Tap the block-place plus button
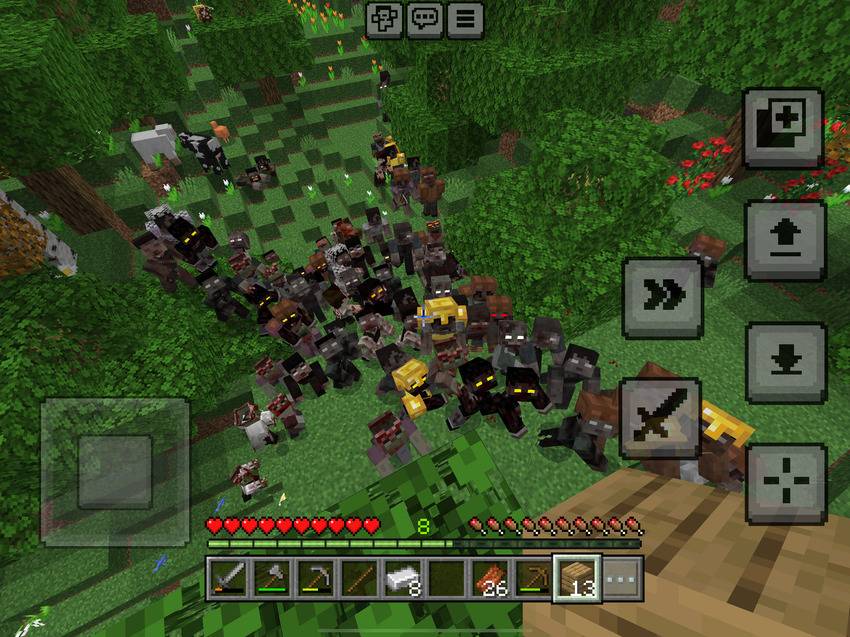850x637 pixels. click(783, 128)
